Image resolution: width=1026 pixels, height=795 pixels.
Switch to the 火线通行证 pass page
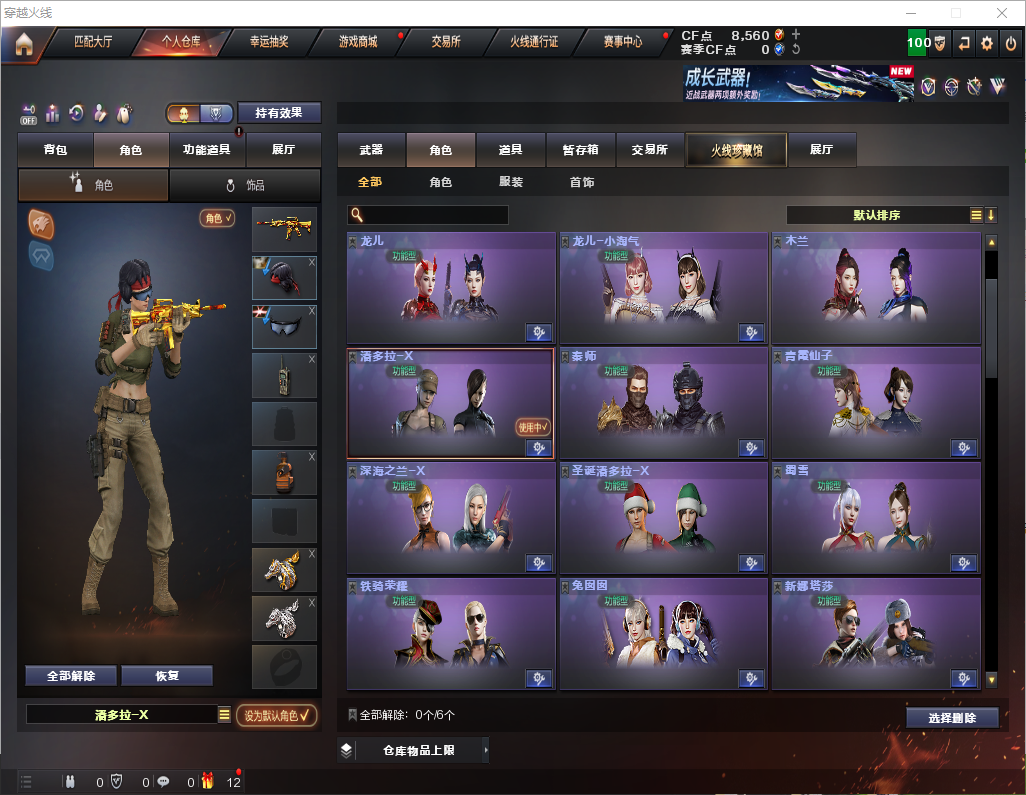coord(534,43)
